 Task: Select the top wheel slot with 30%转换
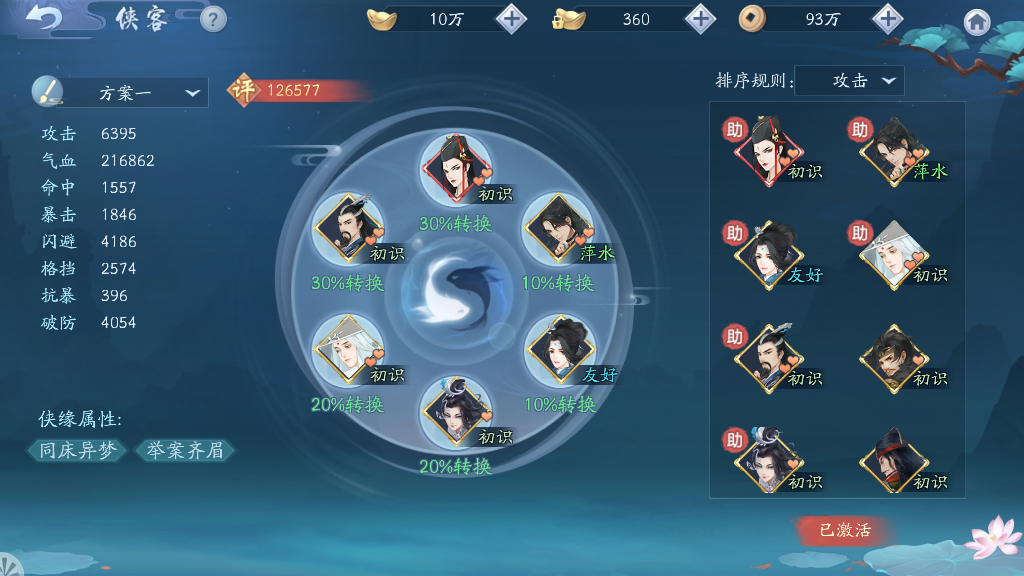[x=456, y=170]
